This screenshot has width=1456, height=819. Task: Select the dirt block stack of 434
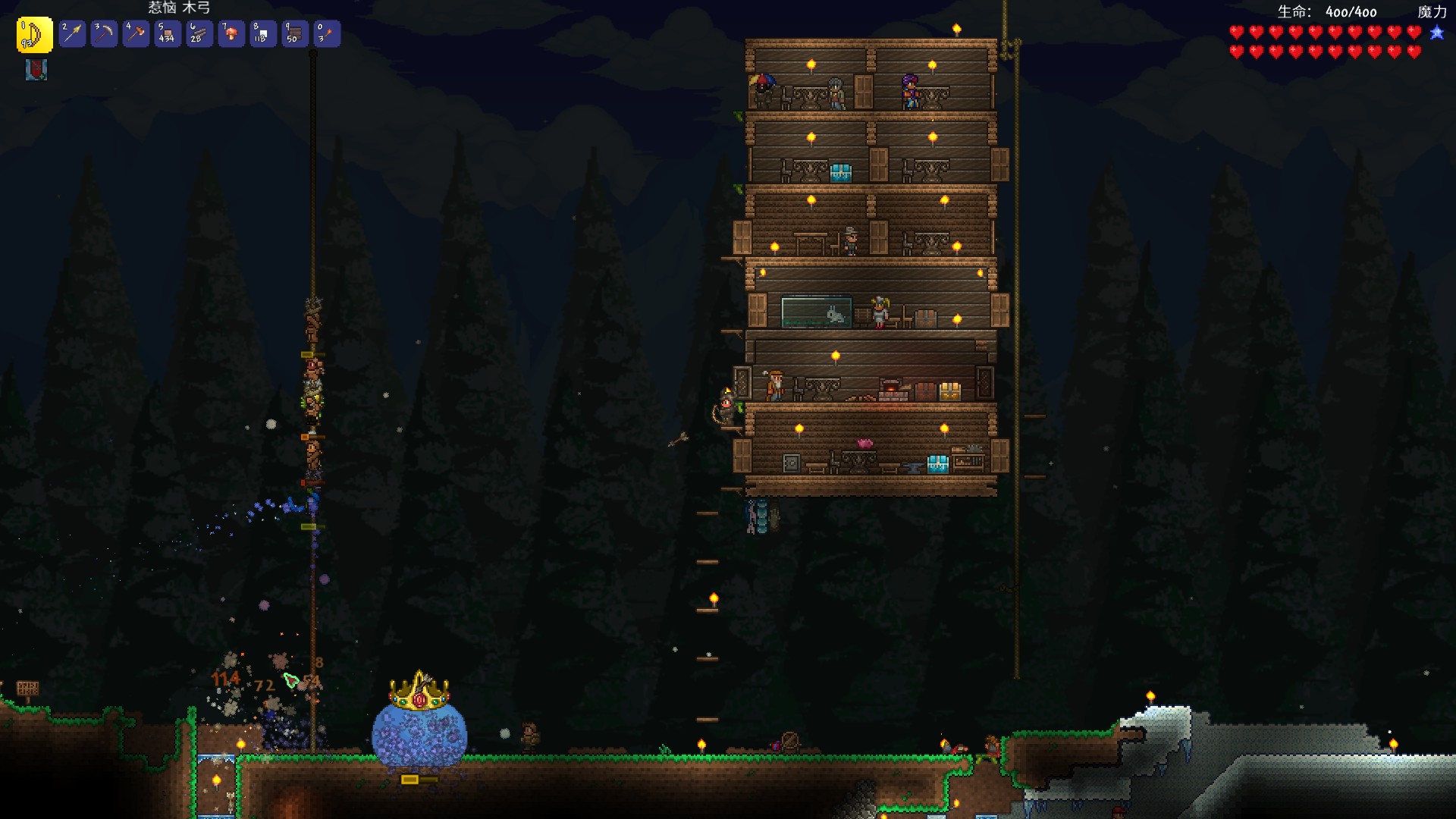point(168,34)
